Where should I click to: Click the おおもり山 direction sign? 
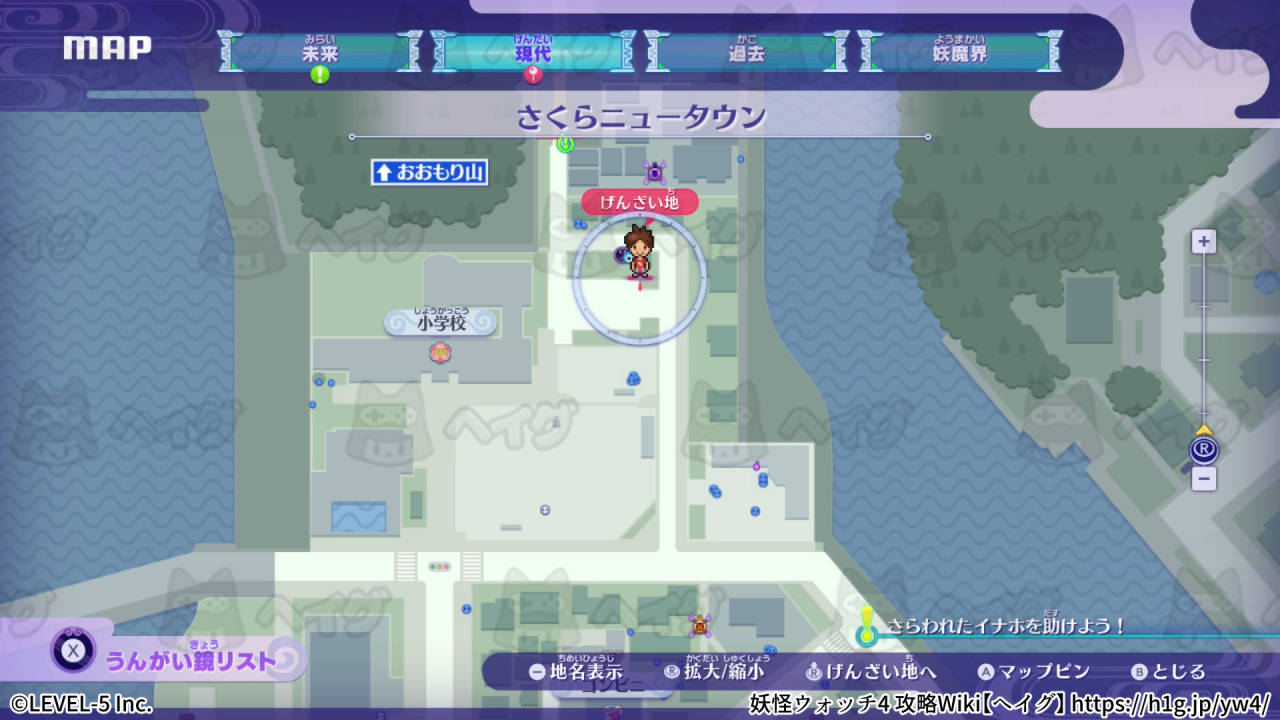428,173
